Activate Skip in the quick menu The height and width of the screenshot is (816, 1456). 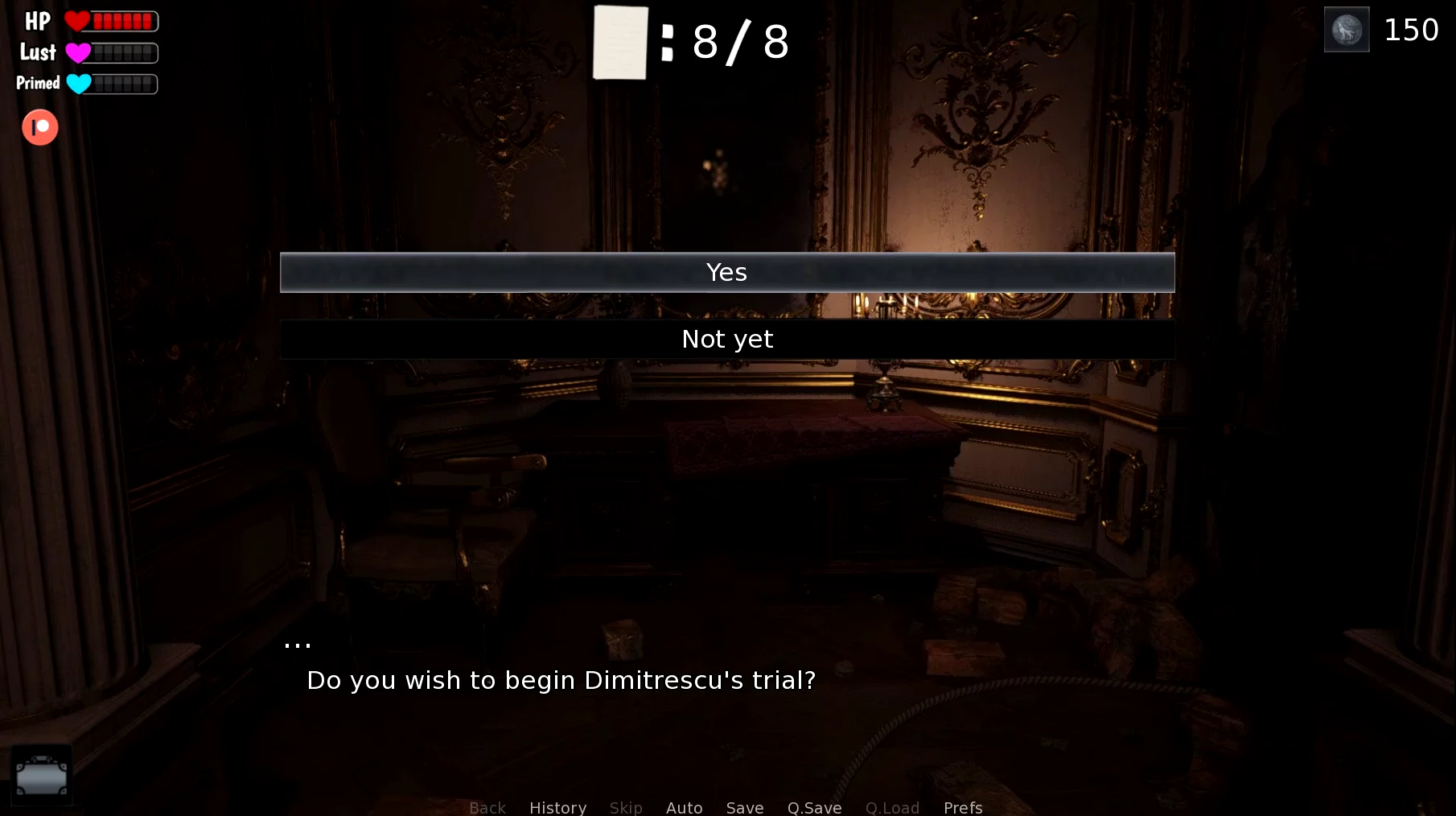pyautogui.click(x=626, y=807)
